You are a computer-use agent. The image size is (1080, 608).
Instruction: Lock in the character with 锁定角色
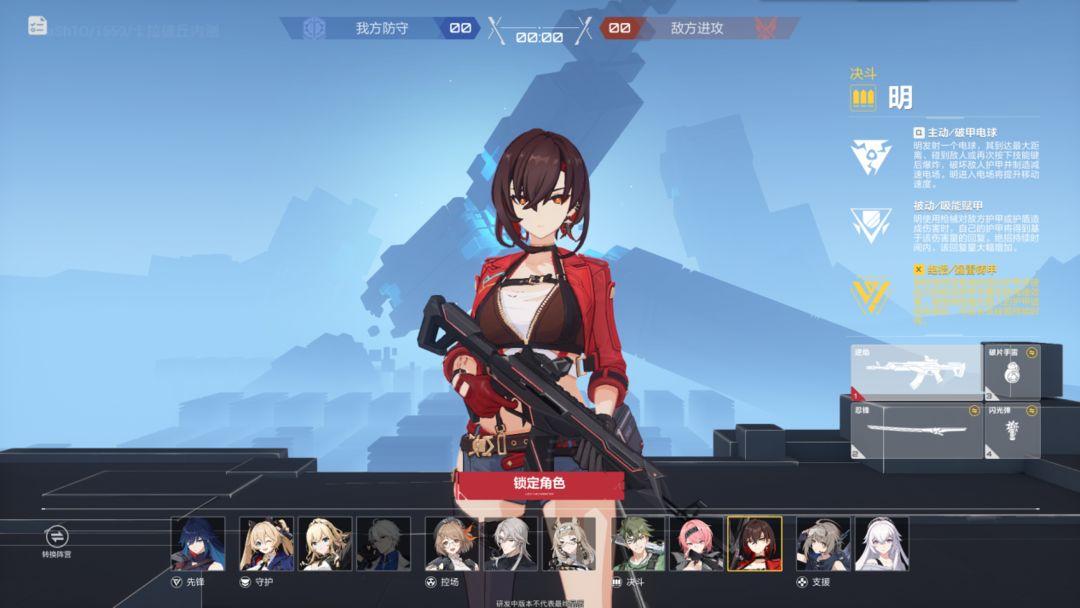pyautogui.click(x=539, y=484)
